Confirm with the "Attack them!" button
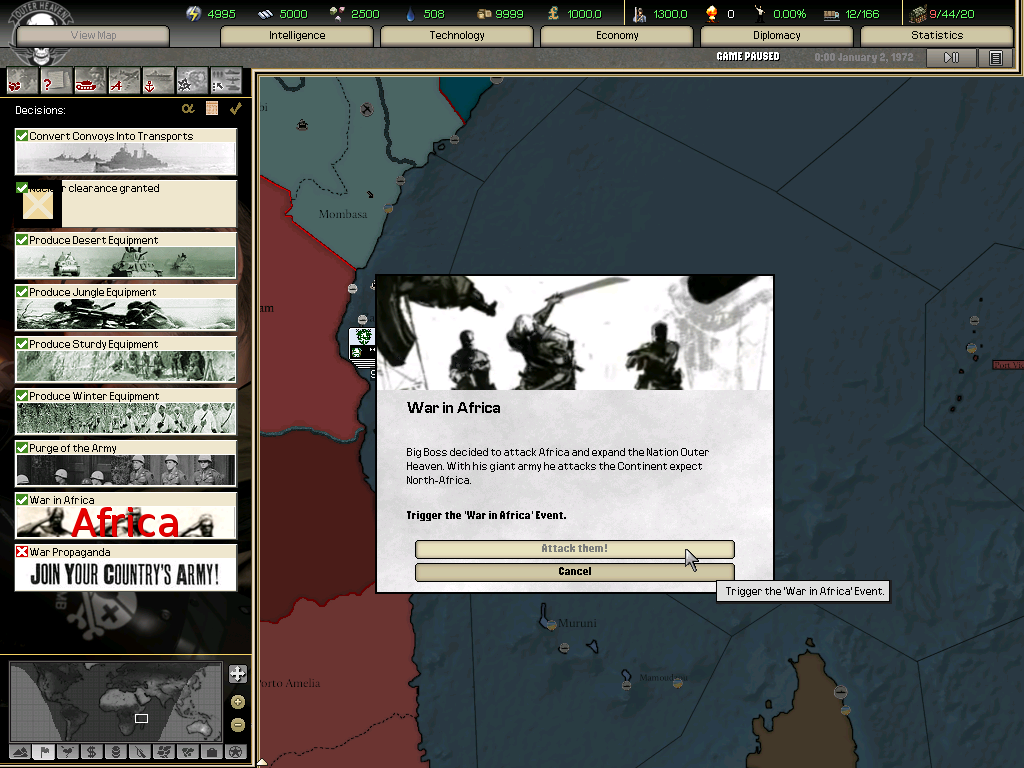Screen dimensions: 1024x768 (x=574, y=549)
